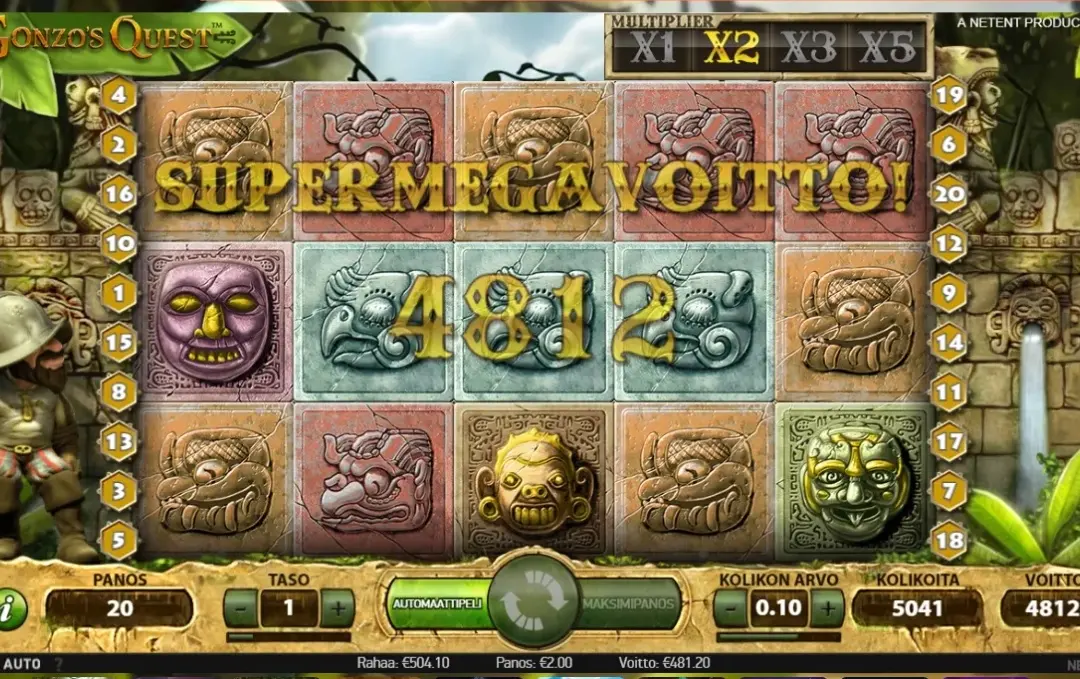The width and height of the screenshot is (1080, 679).
Task: Lower the Kolikon arvo coin value
Action: (x=731, y=607)
